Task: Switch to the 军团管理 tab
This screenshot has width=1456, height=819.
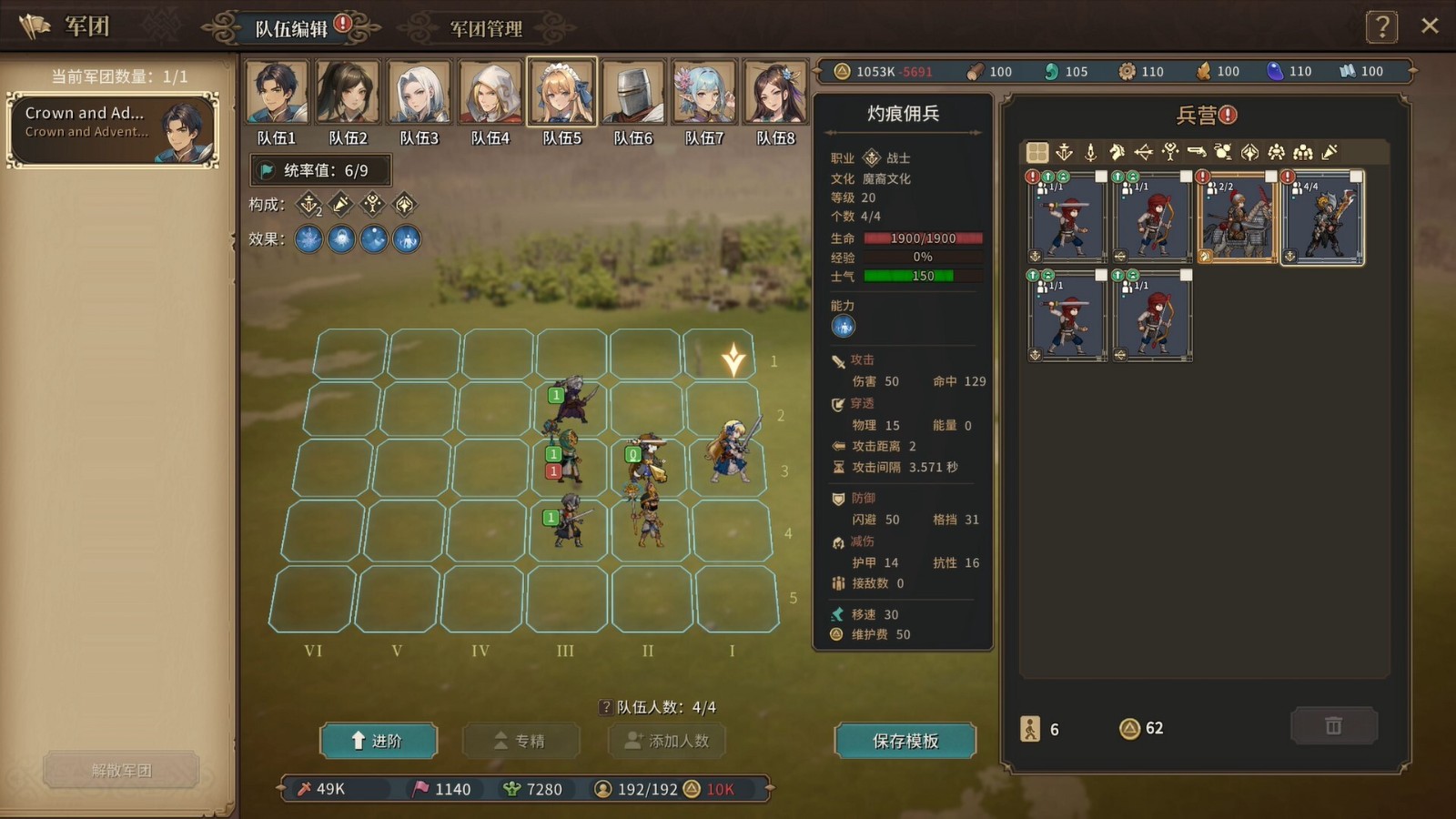Action: pyautogui.click(x=486, y=28)
